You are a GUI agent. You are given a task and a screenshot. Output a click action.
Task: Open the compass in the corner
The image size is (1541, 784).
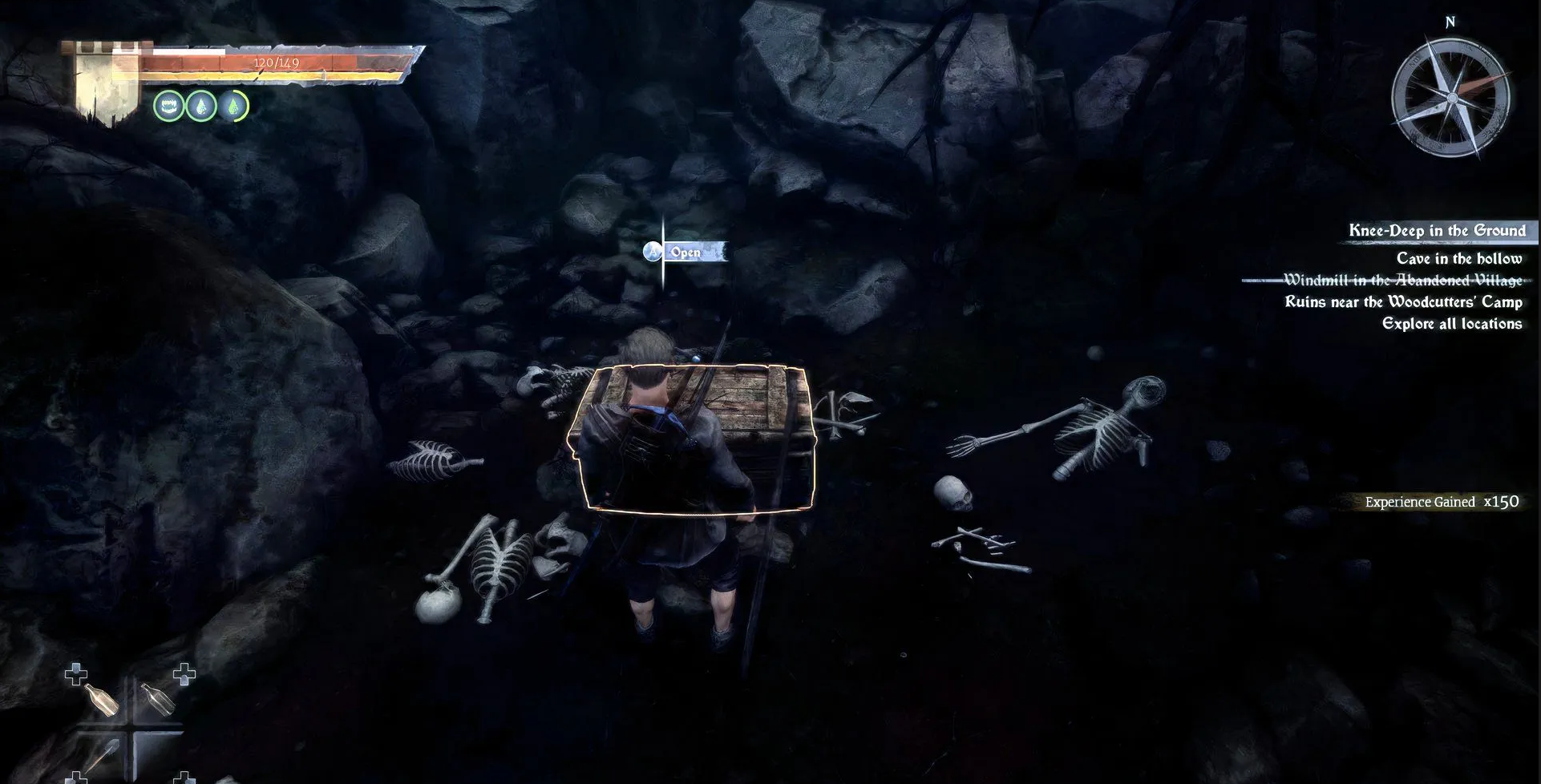click(x=1450, y=99)
